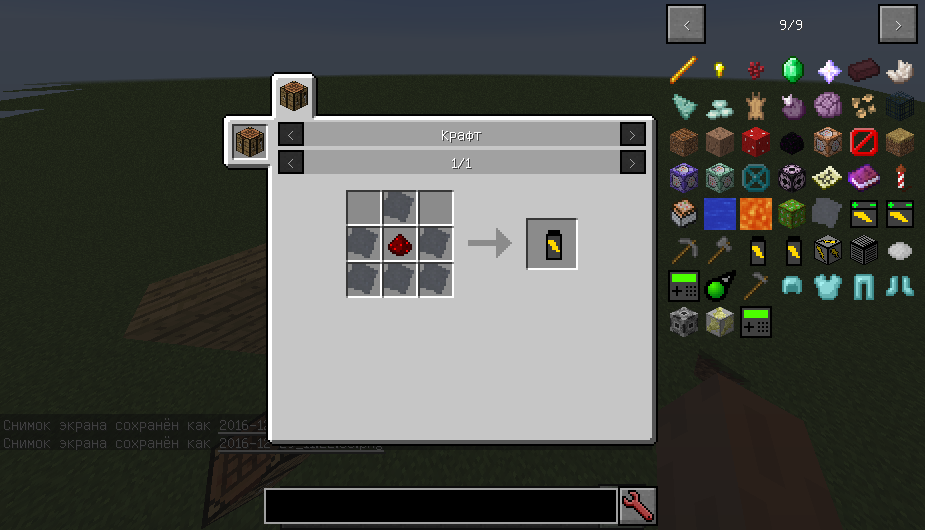Select the firework rocket item
Image resolution: width=925 pixels, height=530 pixels.
(899, 178)
